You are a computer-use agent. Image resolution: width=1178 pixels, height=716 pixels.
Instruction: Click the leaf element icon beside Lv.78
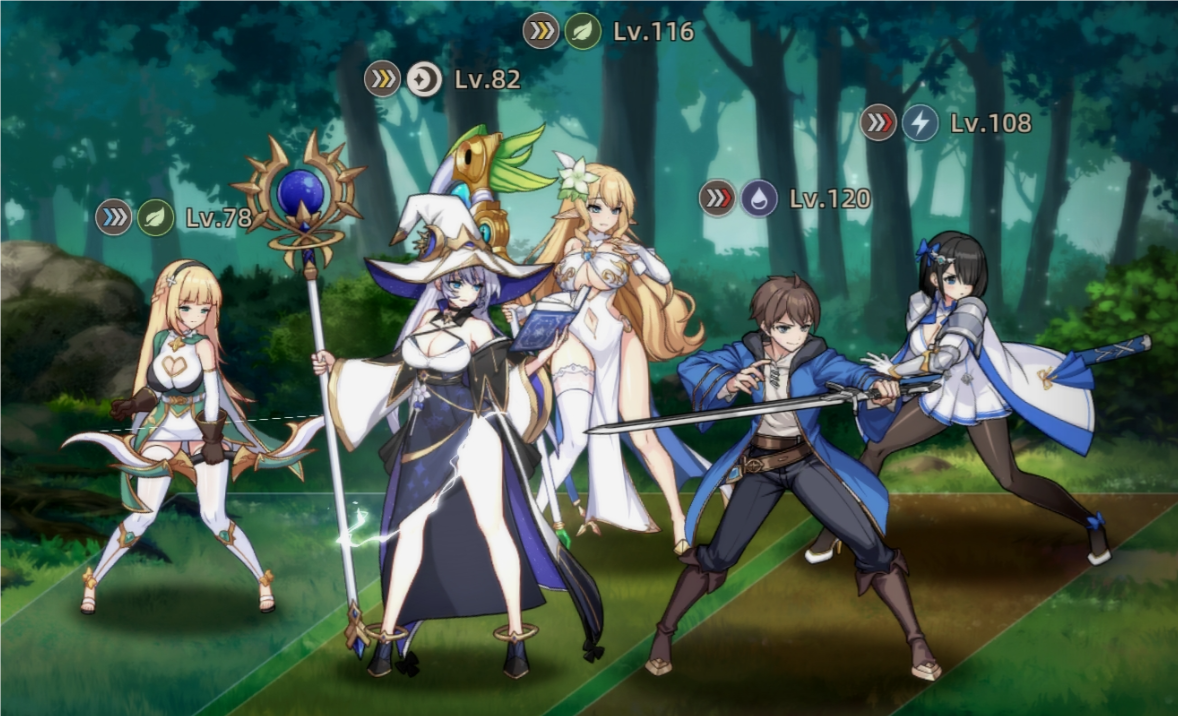tap(155, 217)
